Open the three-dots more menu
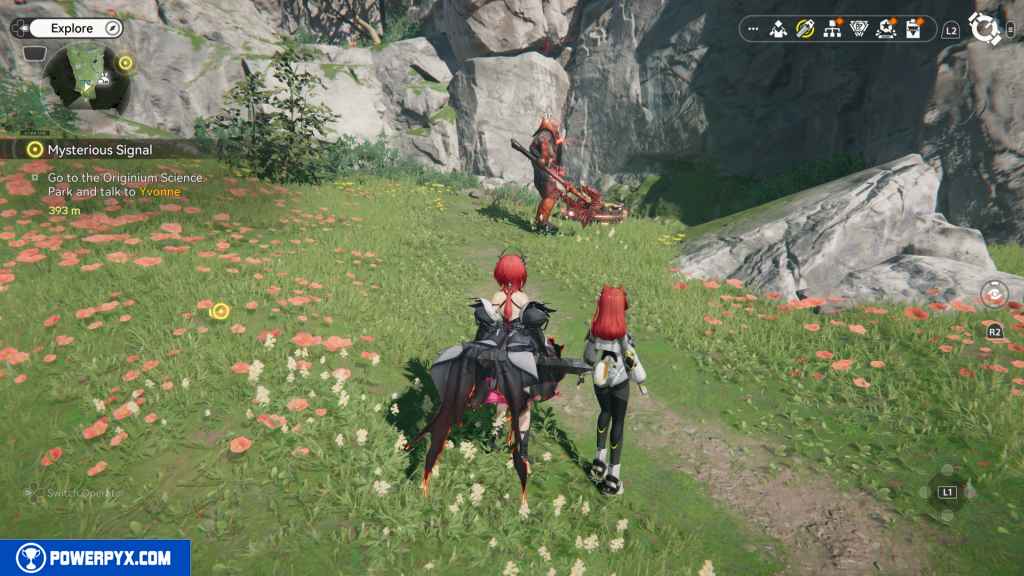 pos(753,29)
